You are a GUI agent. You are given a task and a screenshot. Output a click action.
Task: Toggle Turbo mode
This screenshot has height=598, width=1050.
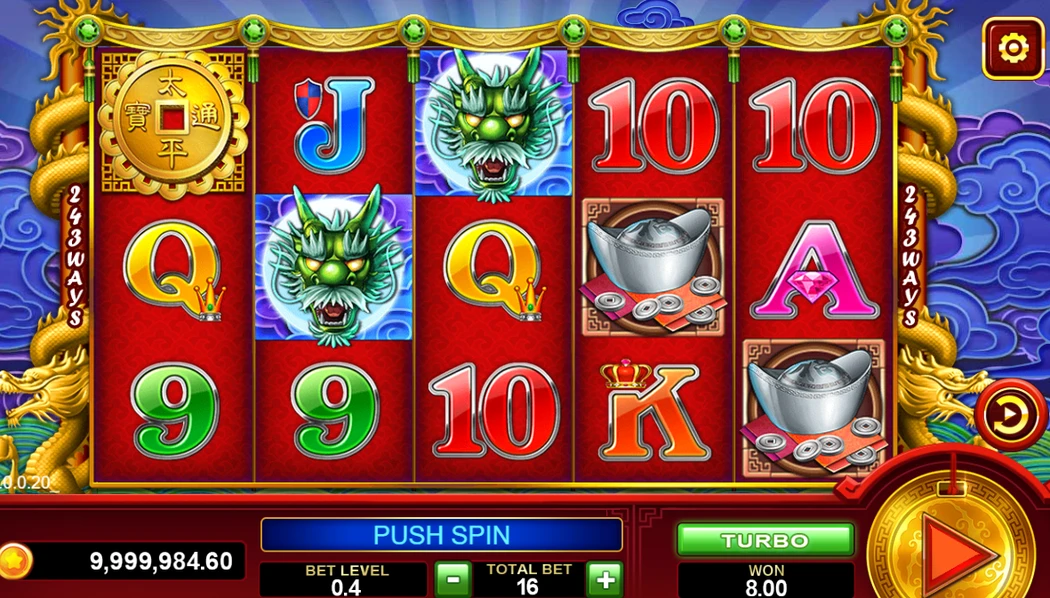pyautogui.click(x=765, y=540)
